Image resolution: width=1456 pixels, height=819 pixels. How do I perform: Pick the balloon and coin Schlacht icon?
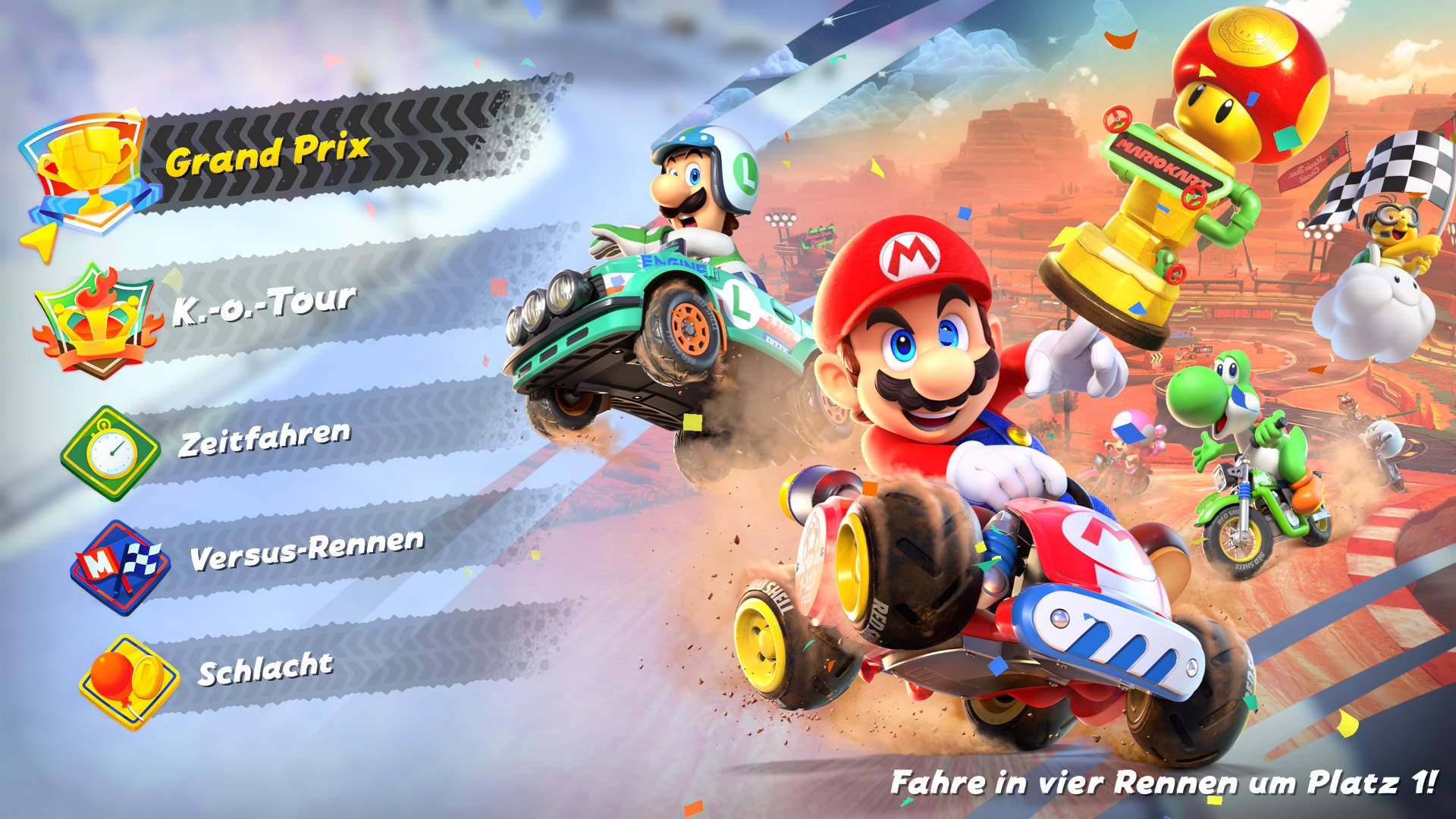click(129, 682)
